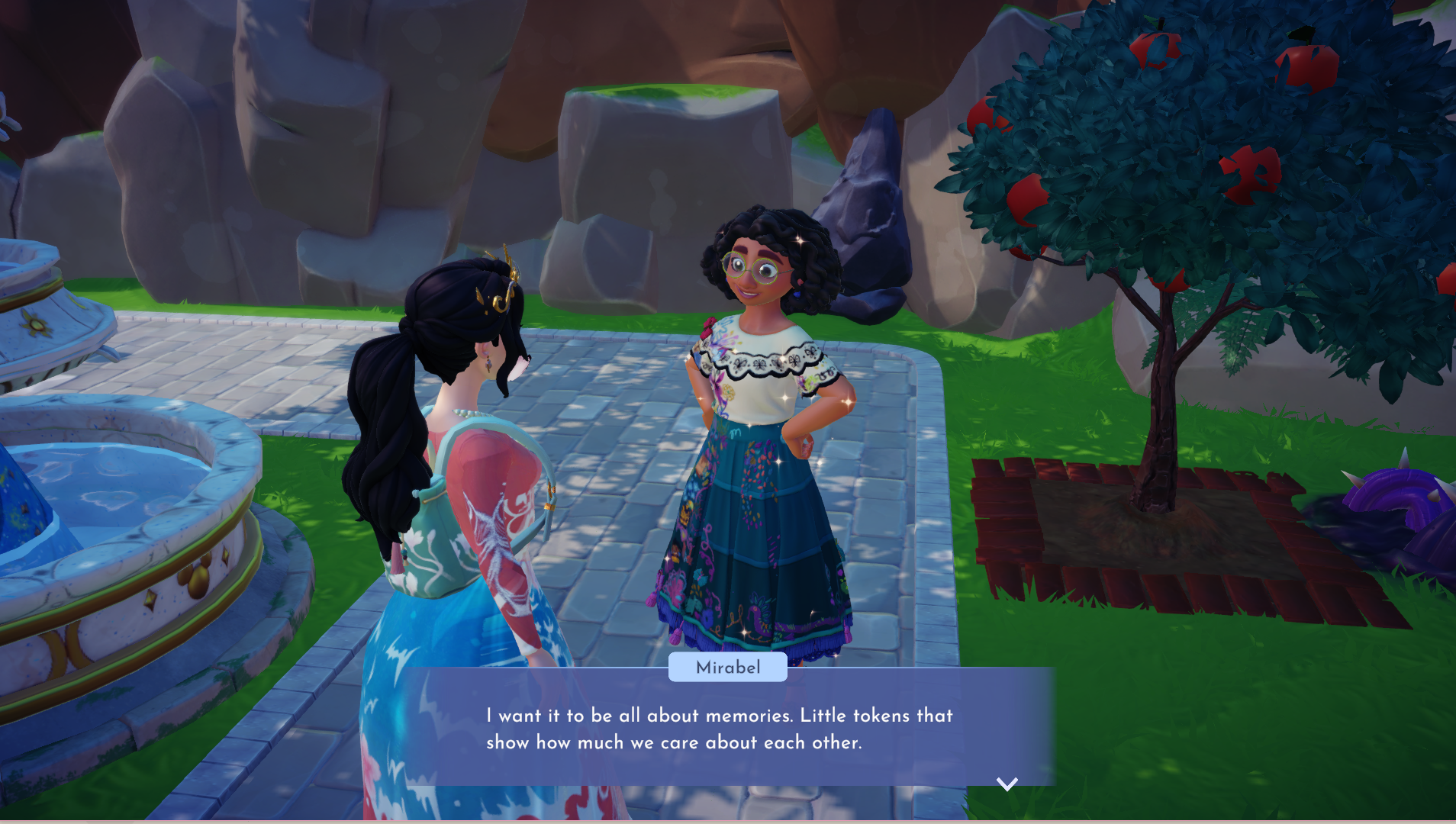Advance Mirabel's dialogue with the down arrow

click(x=1007, y=784)
